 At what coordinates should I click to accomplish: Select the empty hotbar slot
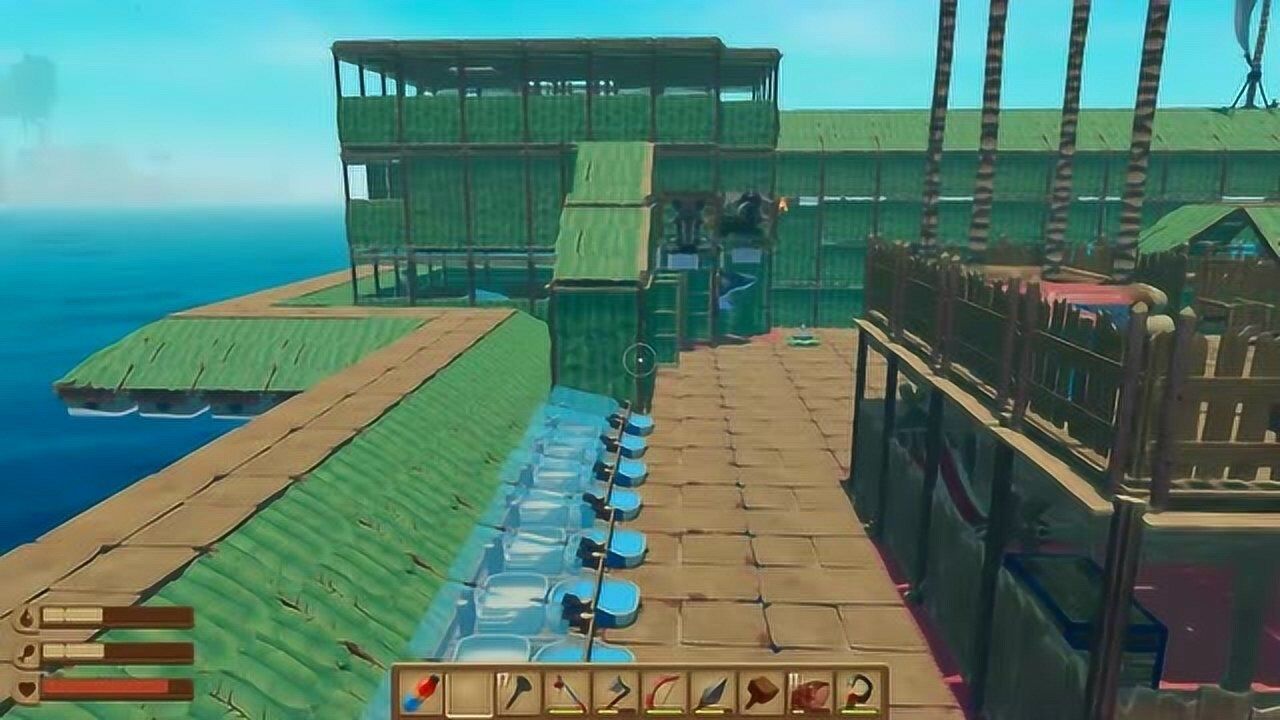(469, 692)
